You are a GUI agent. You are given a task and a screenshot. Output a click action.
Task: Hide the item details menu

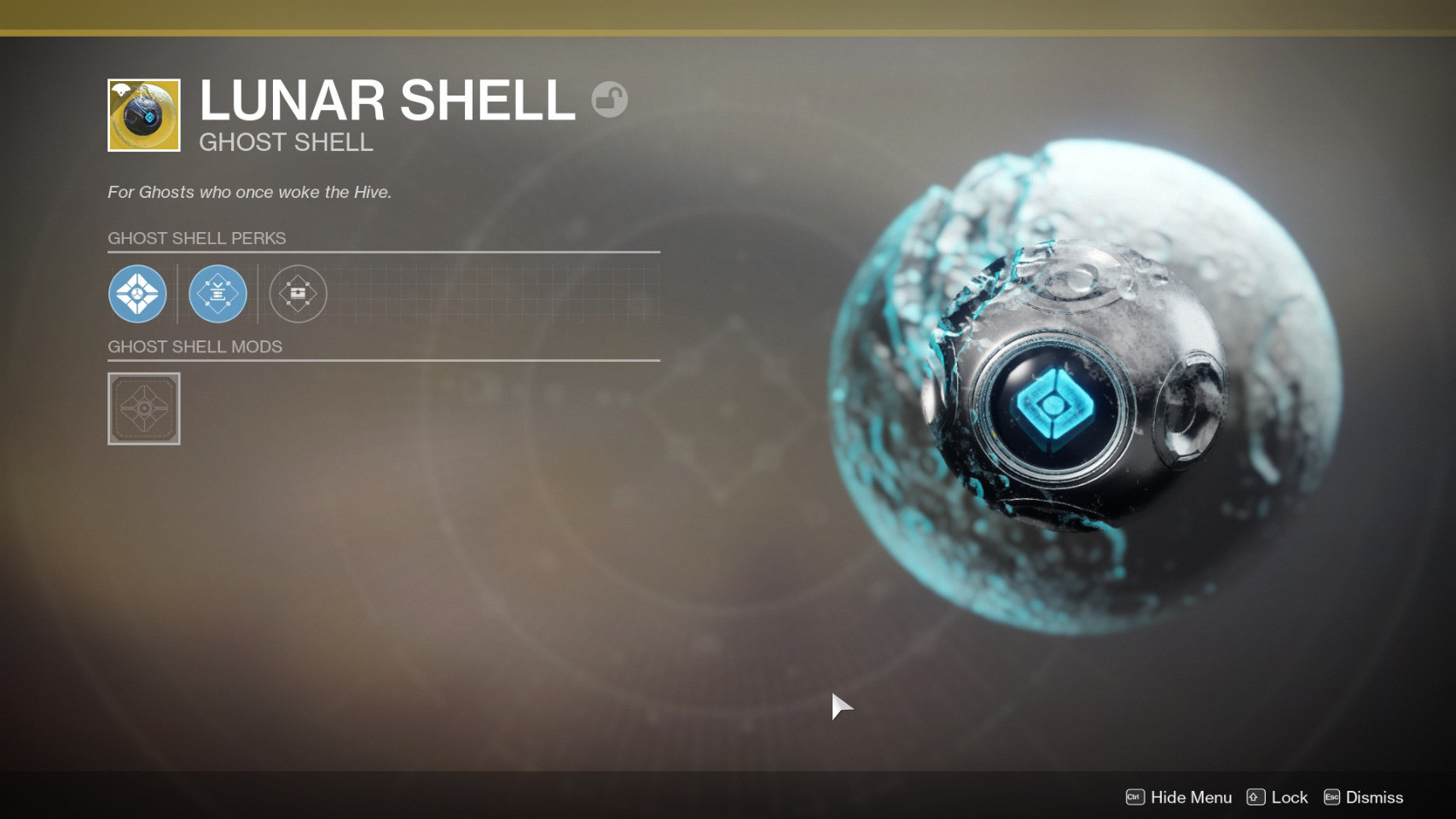[x=1179, y=797]
